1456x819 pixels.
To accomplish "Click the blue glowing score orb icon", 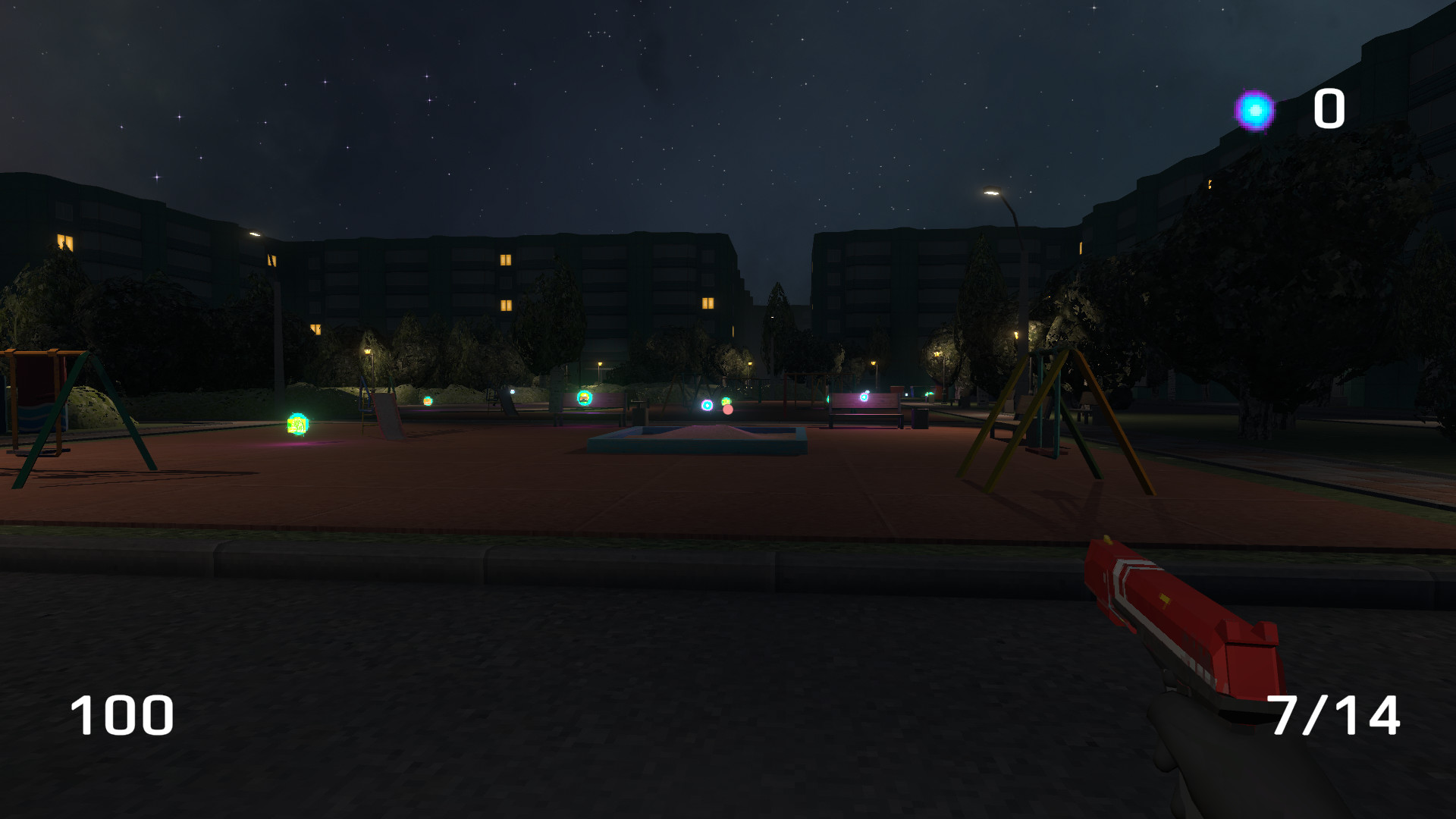I will click(1255, 110).
